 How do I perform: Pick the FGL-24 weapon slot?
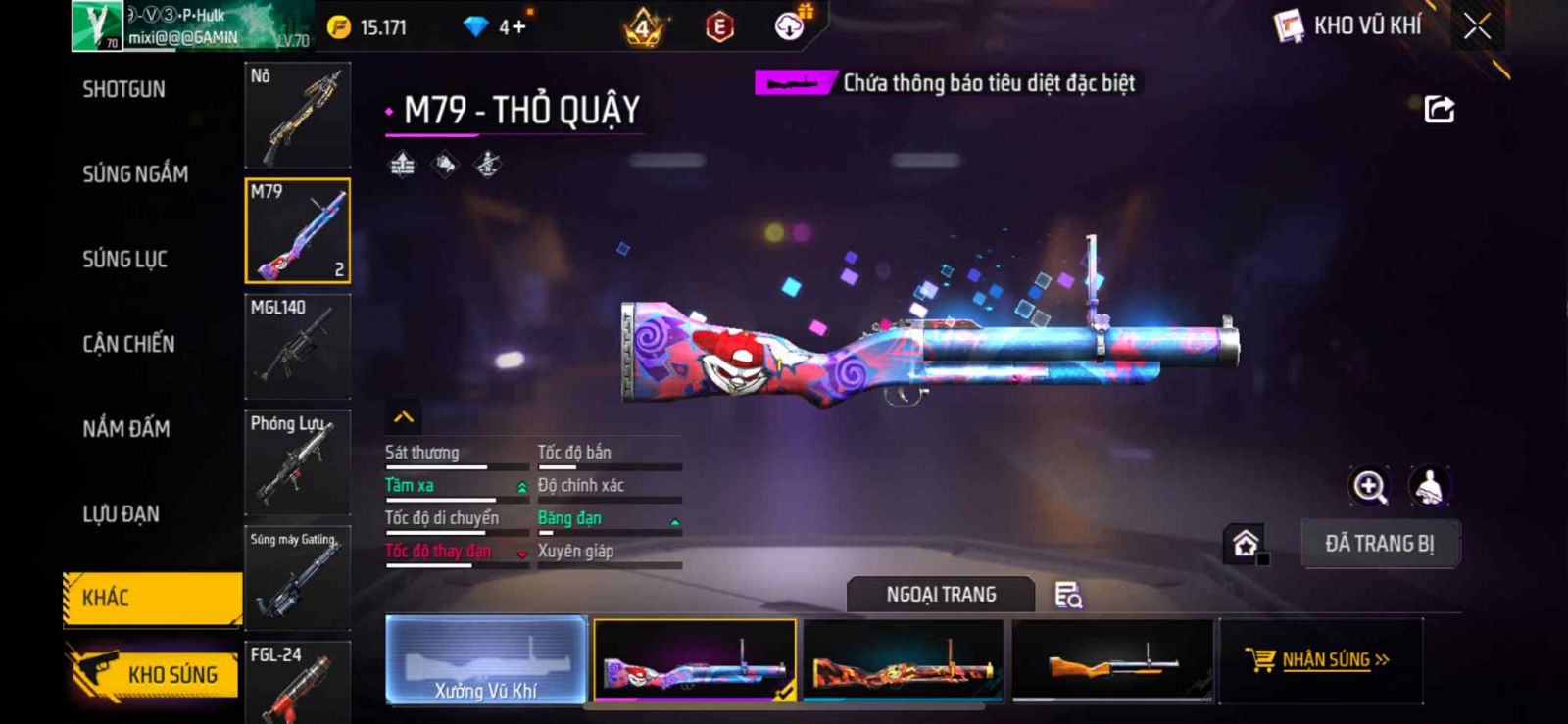(297, 682)
